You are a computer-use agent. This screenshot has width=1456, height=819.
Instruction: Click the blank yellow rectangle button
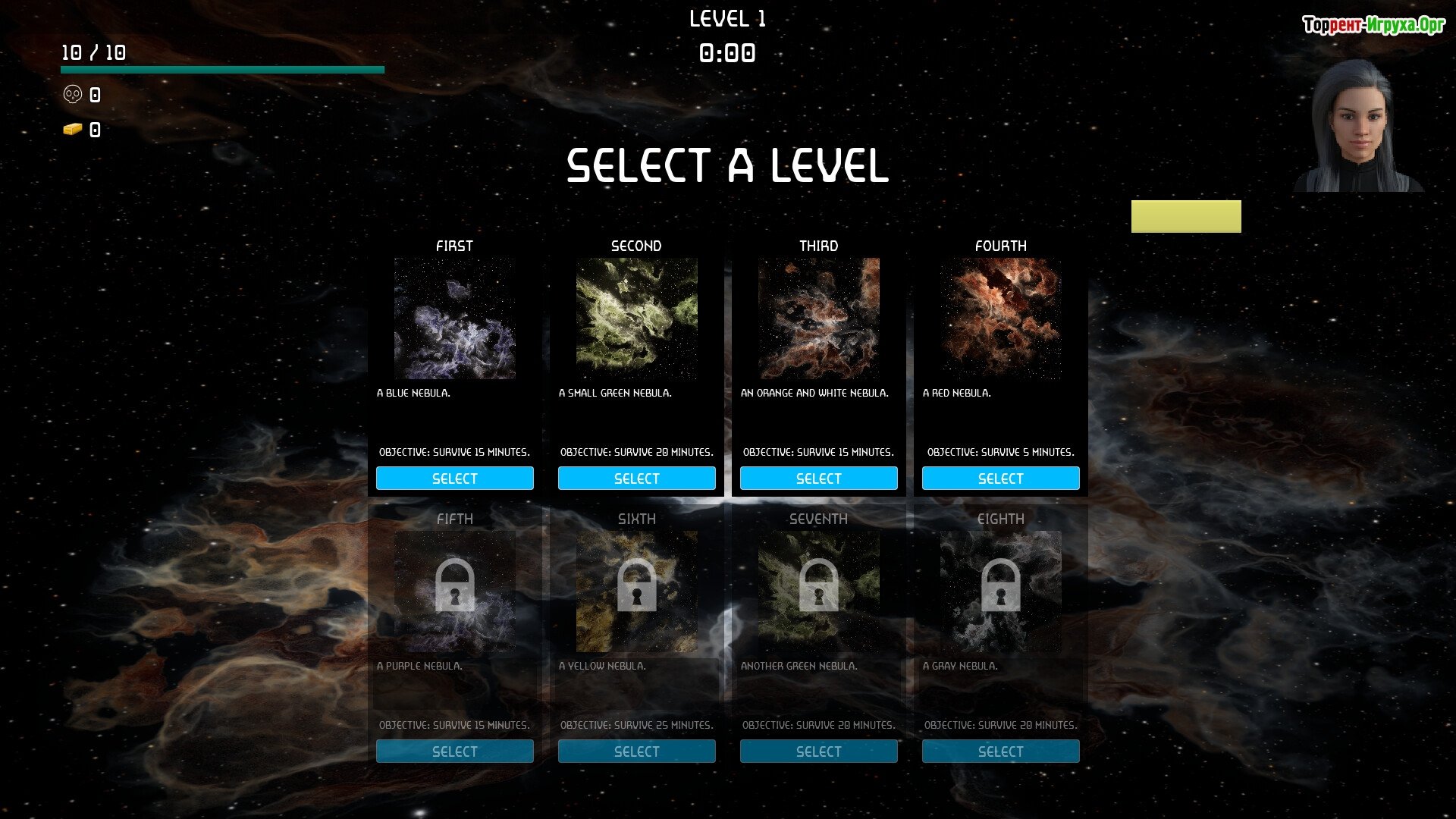(x=1186, y=216)
